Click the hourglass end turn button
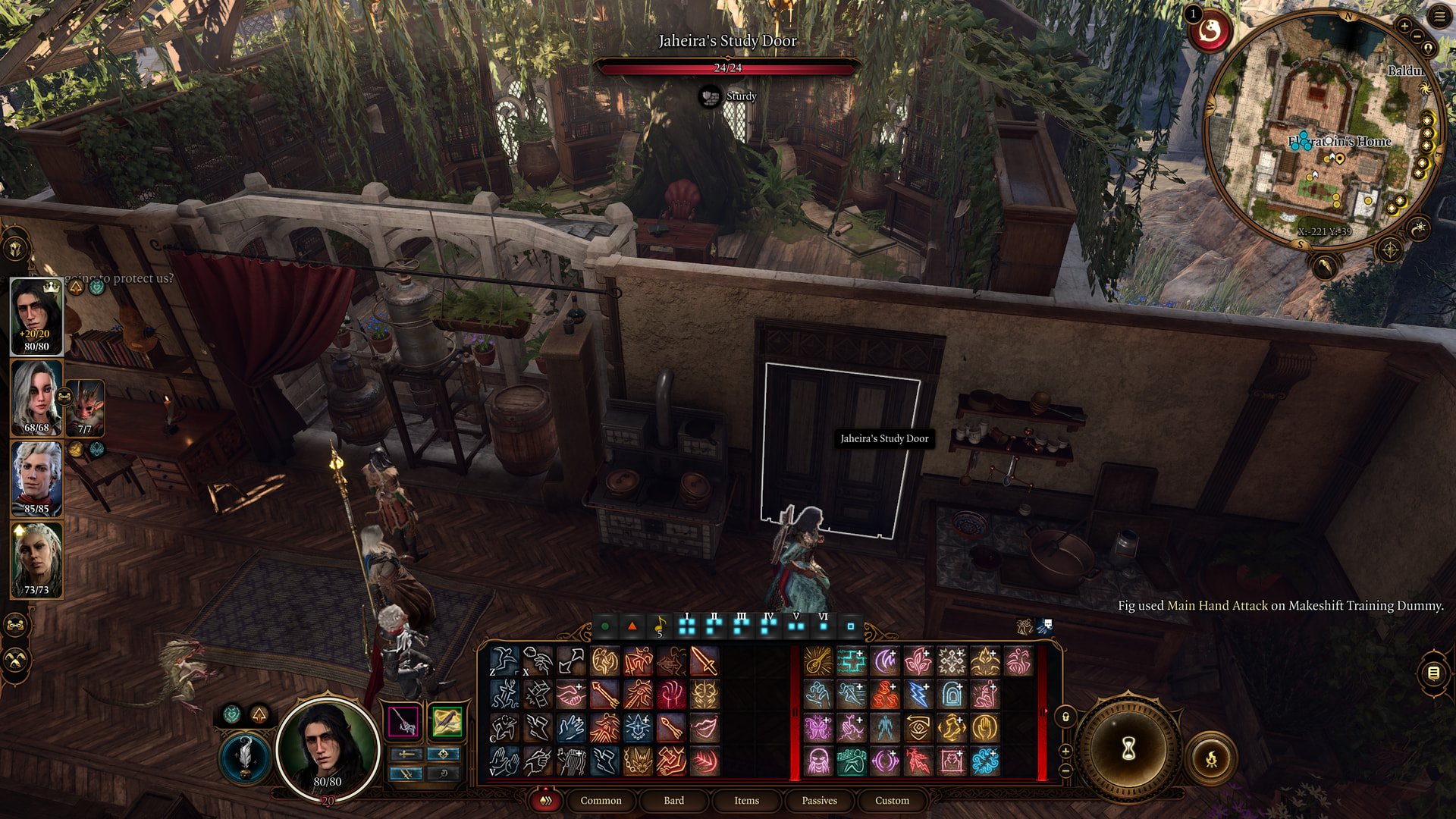The width and height of the screenshot is (1456, 819). click(1128, 749)
